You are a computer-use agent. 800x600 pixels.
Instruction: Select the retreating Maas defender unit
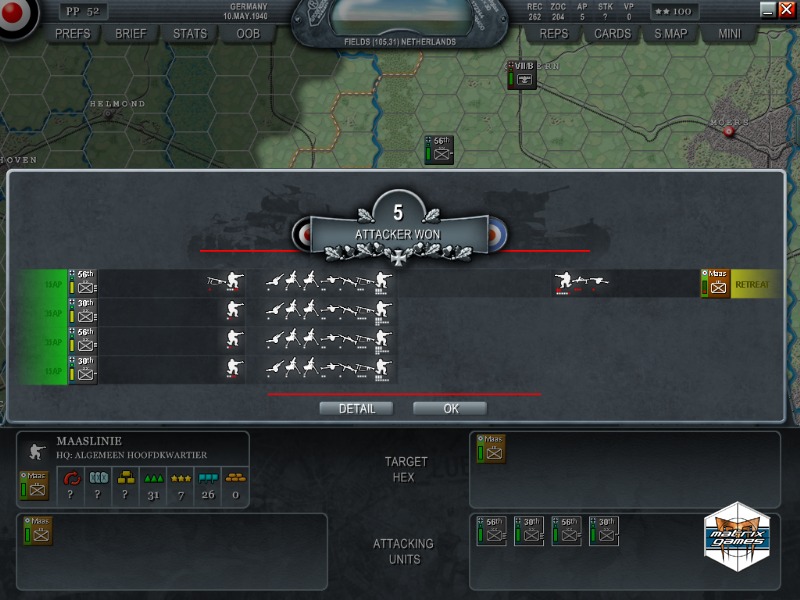(x=715, y=284)
